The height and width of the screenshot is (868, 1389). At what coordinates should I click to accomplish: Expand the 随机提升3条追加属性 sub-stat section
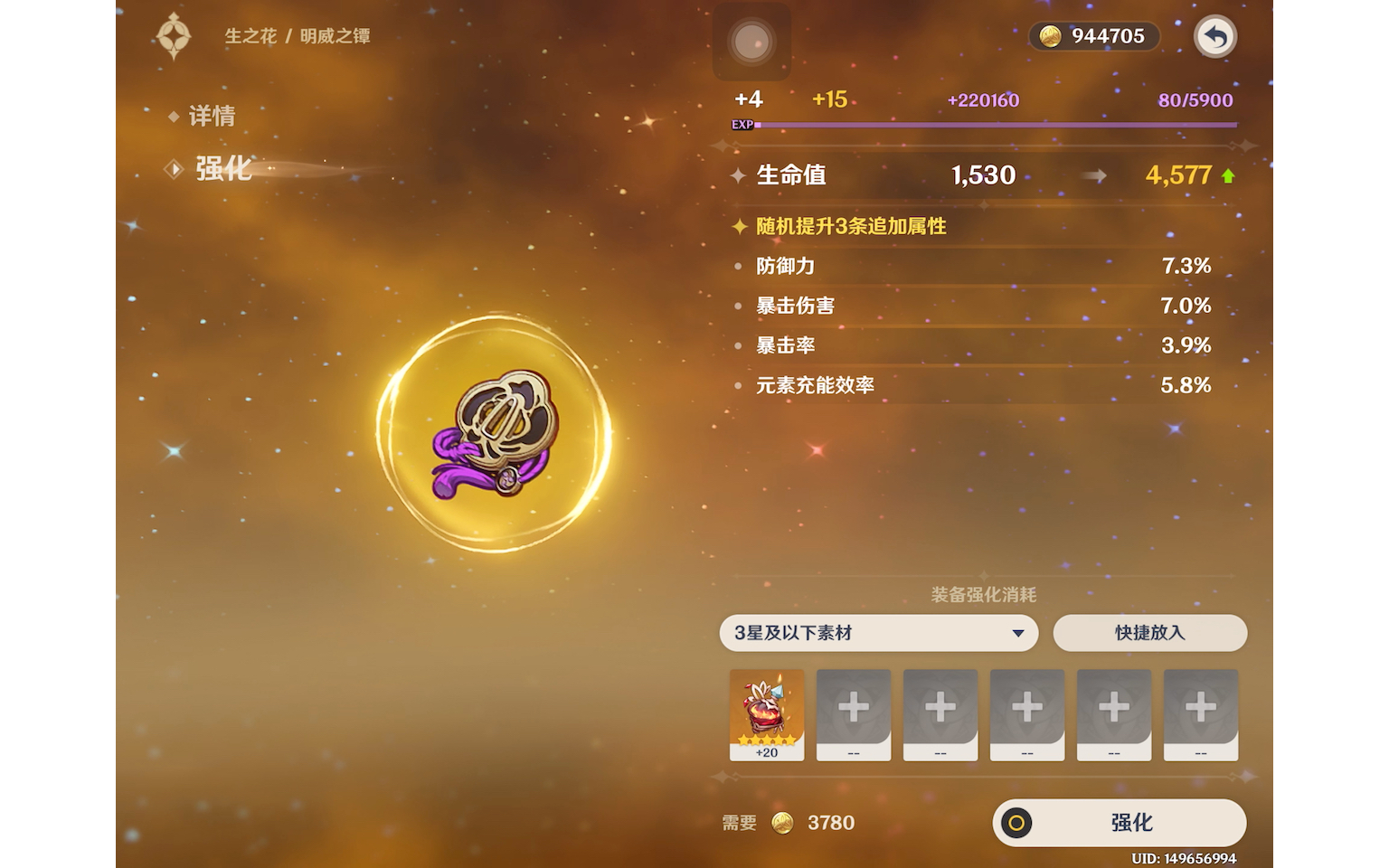(850, 227)
